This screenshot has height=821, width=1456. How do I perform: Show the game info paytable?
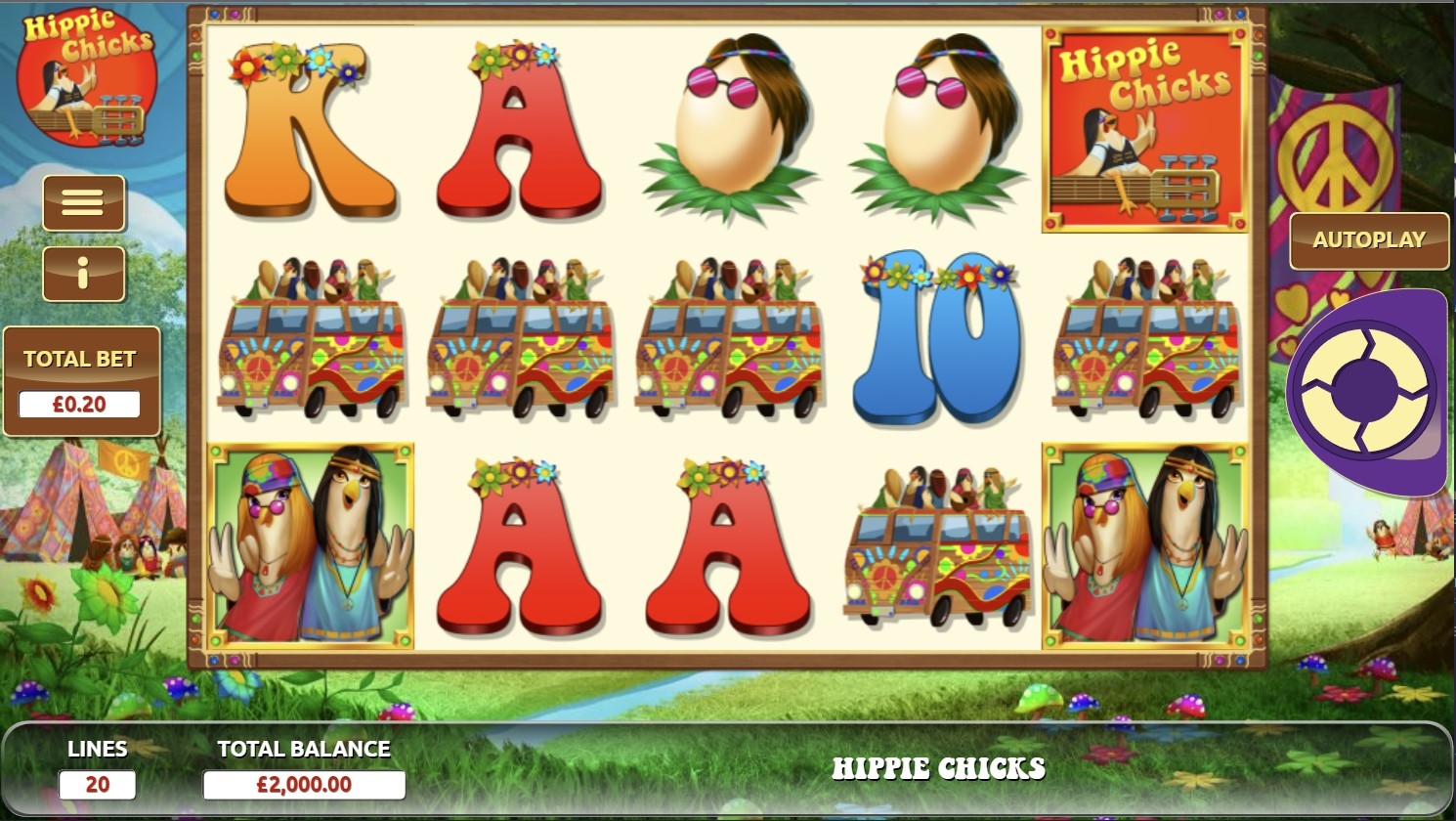83,274
